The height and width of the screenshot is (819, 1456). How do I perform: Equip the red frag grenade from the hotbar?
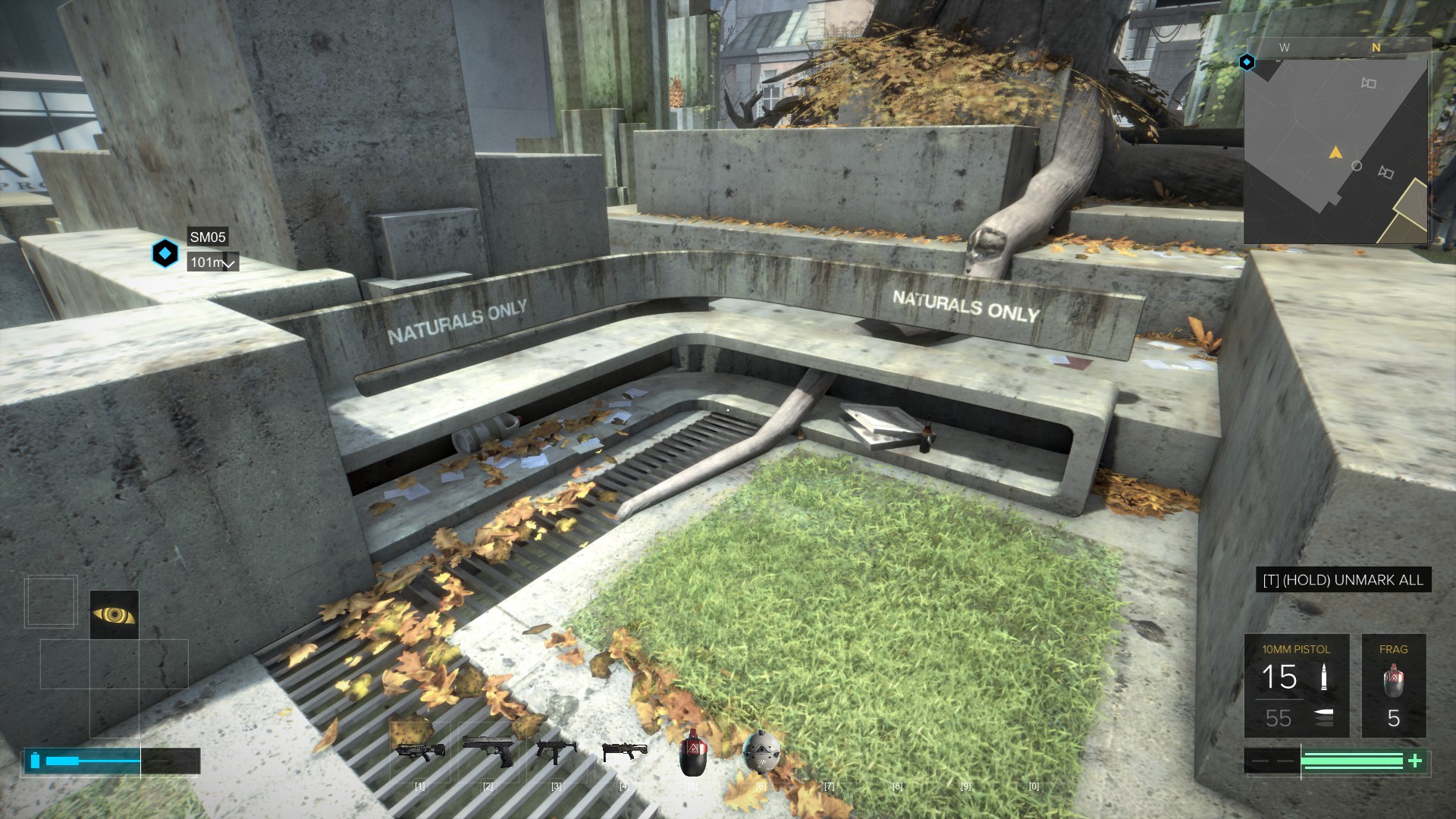coord(692,752)
